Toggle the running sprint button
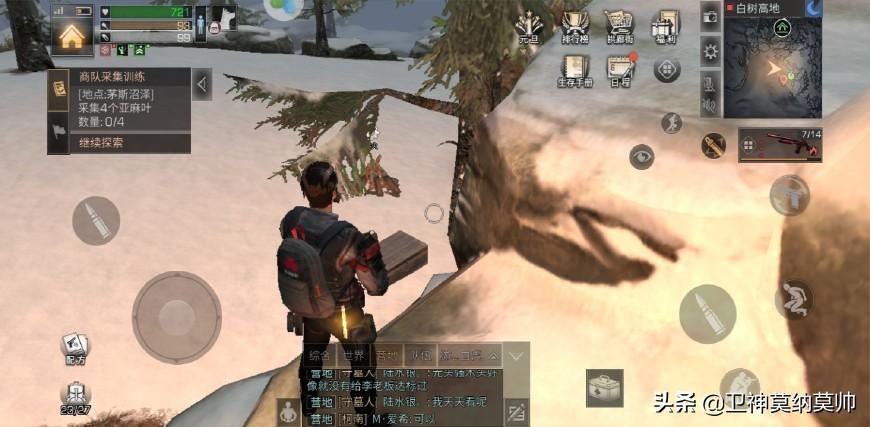 point(672,123)
